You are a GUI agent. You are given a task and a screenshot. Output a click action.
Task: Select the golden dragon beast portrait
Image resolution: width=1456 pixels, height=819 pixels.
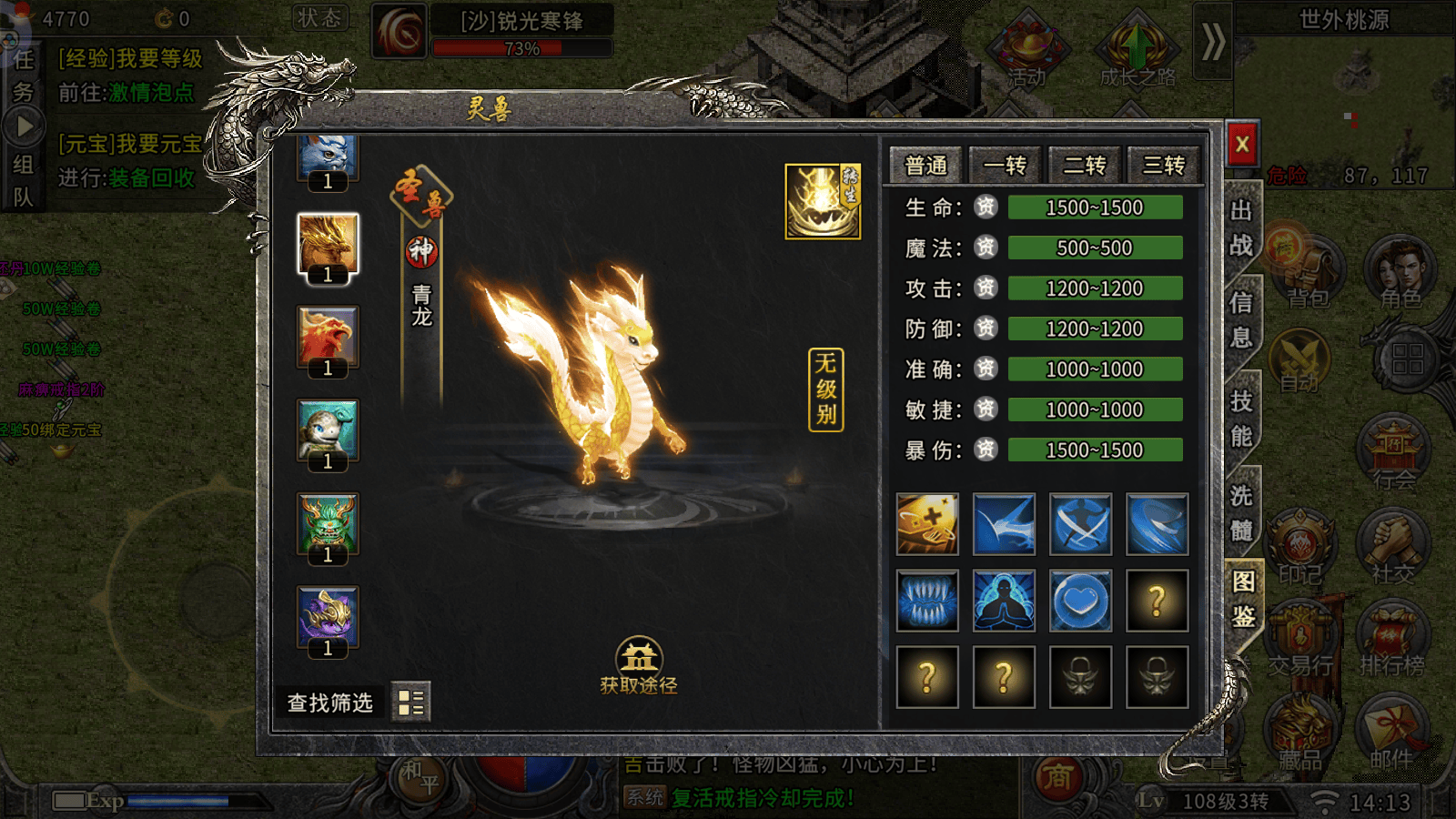point(328,244)
